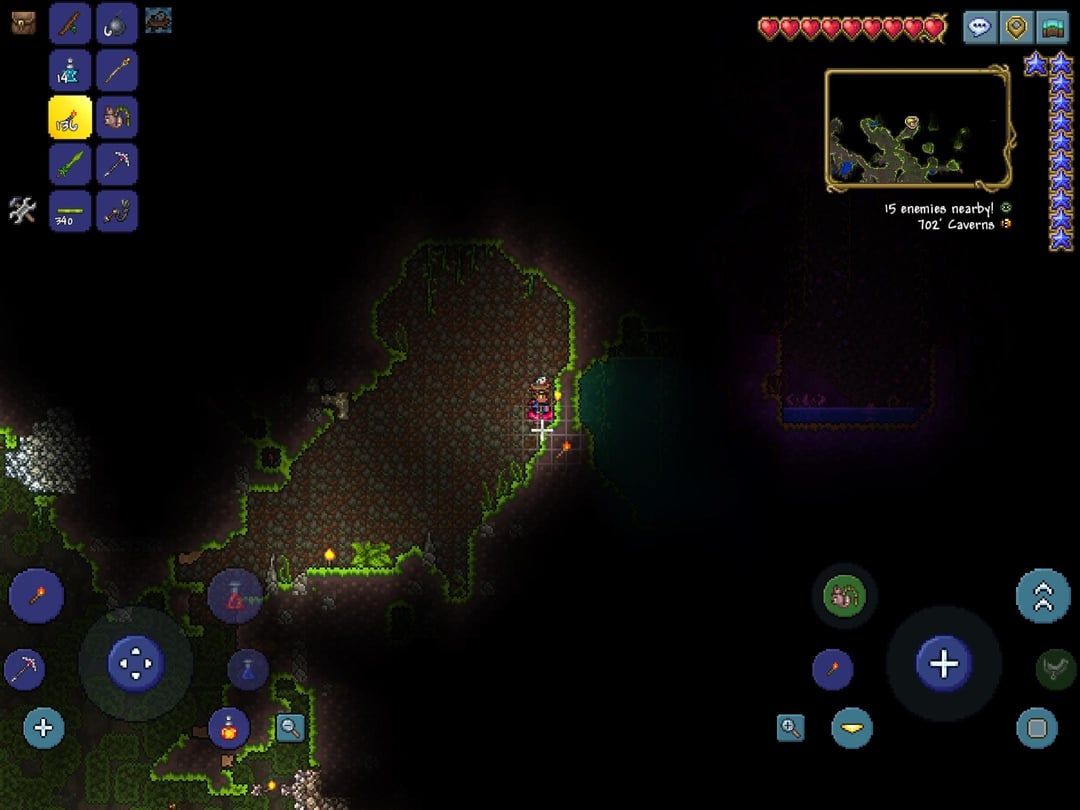Tap the jump double-arrow button
Viewport: 1080px width, 810px height.
[x=1043, y=596]
